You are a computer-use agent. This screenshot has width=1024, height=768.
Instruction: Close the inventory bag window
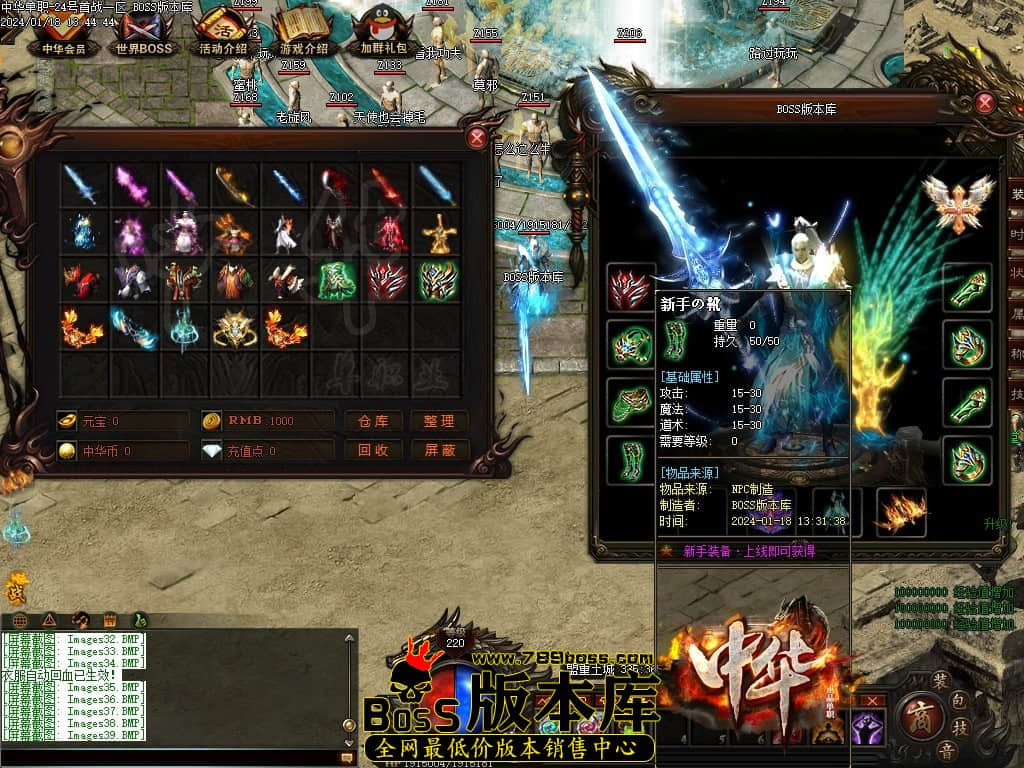click(477, 138)
